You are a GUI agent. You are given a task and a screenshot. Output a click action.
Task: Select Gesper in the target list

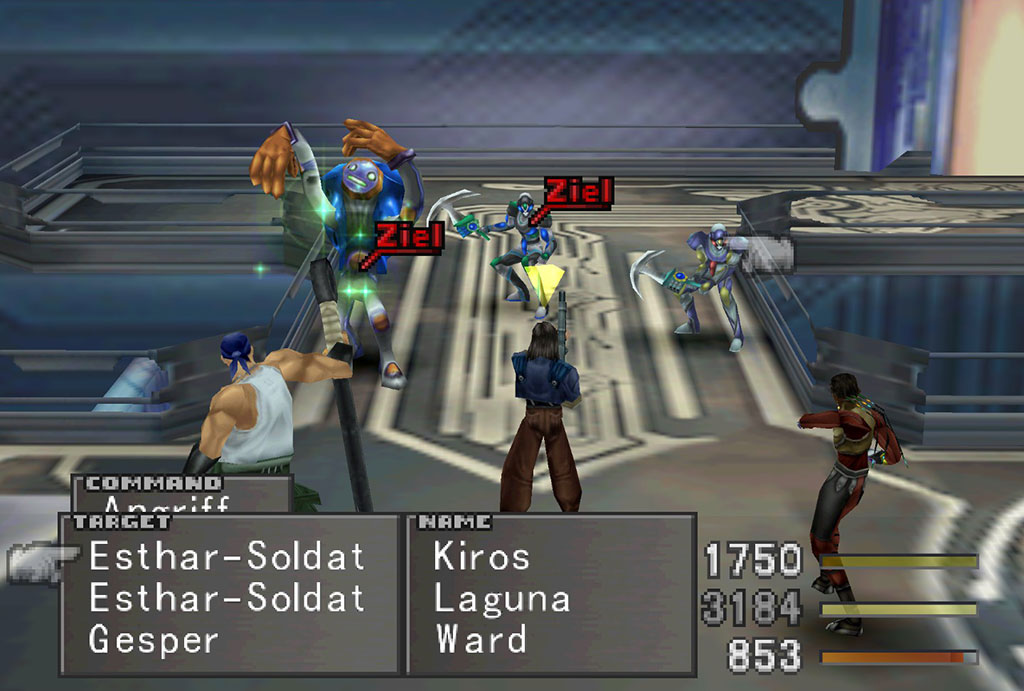pos(153,639)
